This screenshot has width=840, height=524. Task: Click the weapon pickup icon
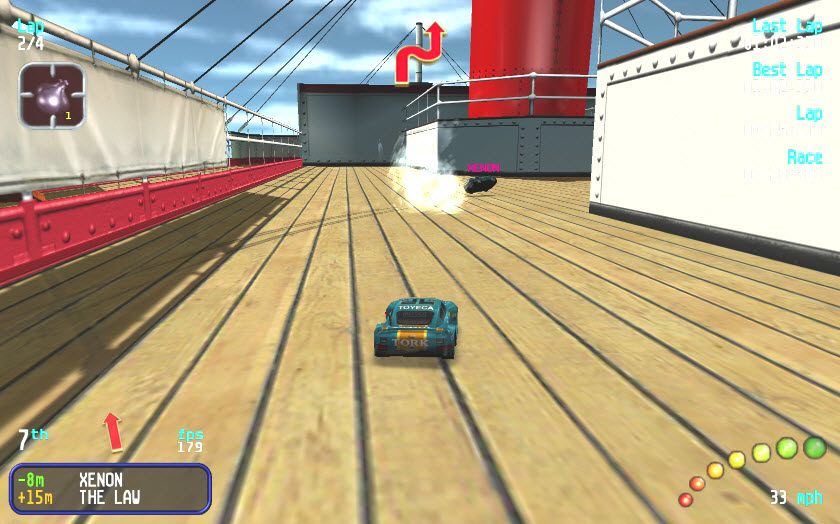point(51,96)
